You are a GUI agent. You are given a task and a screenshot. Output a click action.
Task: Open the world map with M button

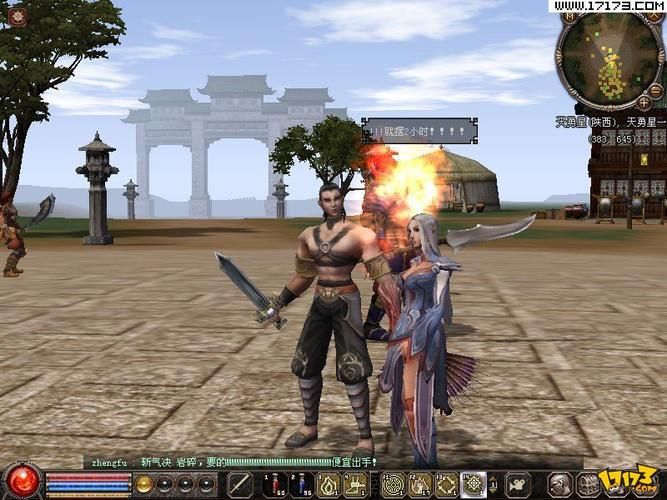click(x=569, y=17)
